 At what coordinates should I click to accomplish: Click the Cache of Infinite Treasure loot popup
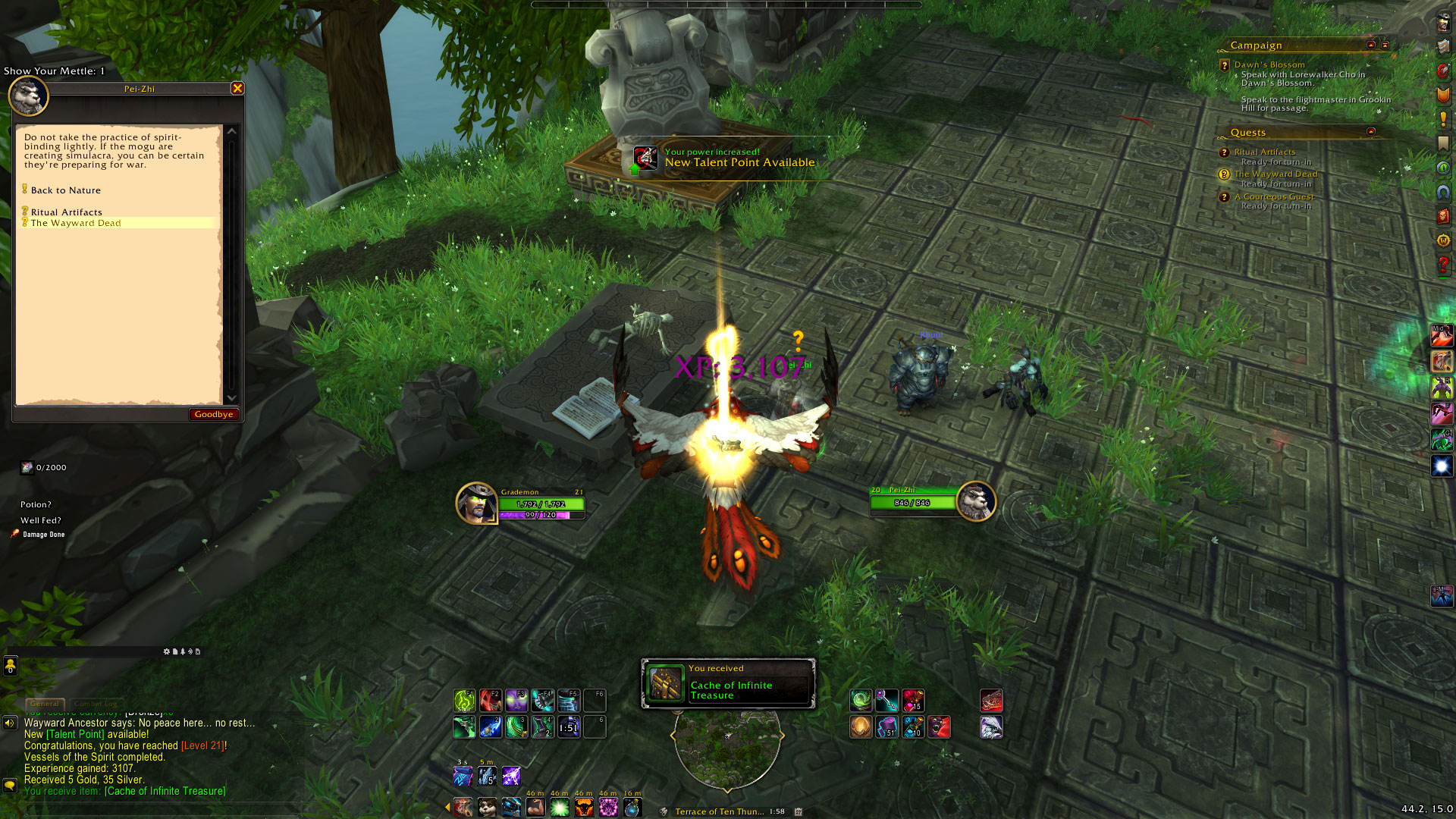pyautogui.click(x=728, y=683)
